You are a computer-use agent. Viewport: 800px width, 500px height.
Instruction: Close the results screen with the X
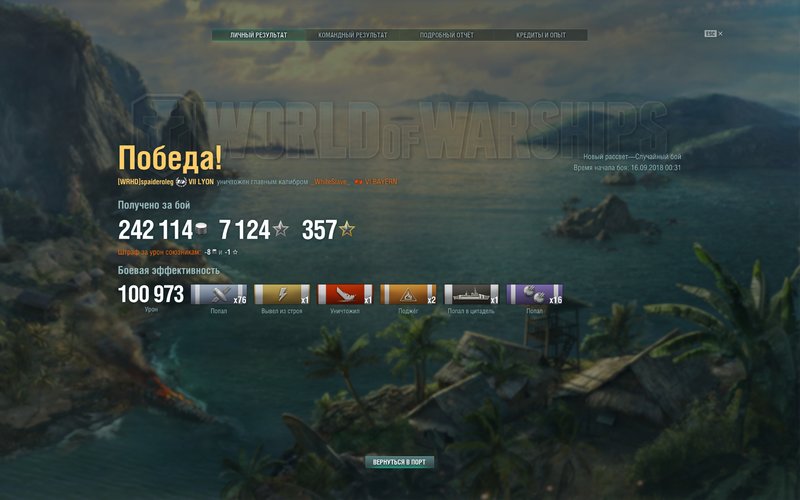720,34
